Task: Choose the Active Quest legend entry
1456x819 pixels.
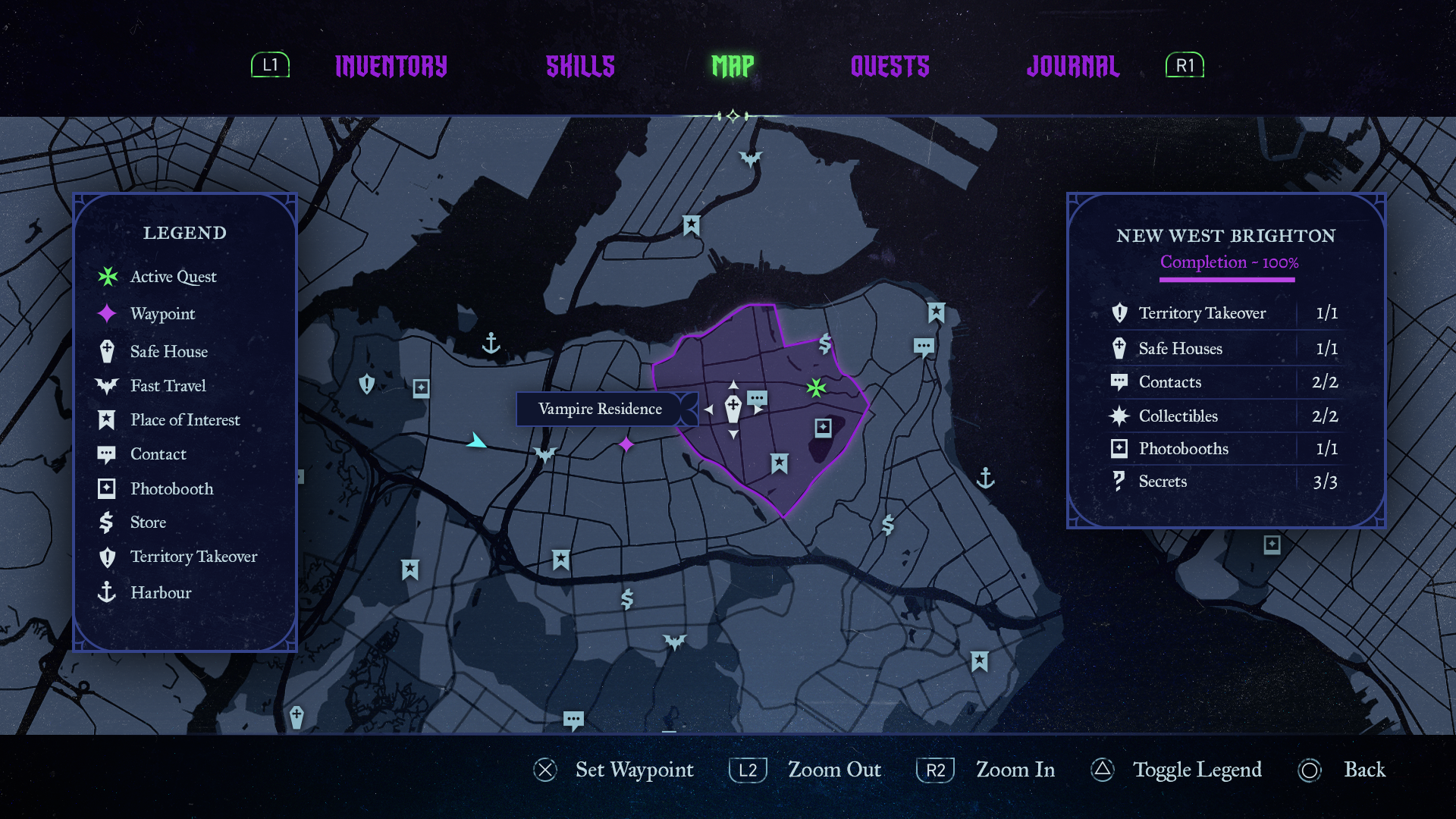Action: 173,277
